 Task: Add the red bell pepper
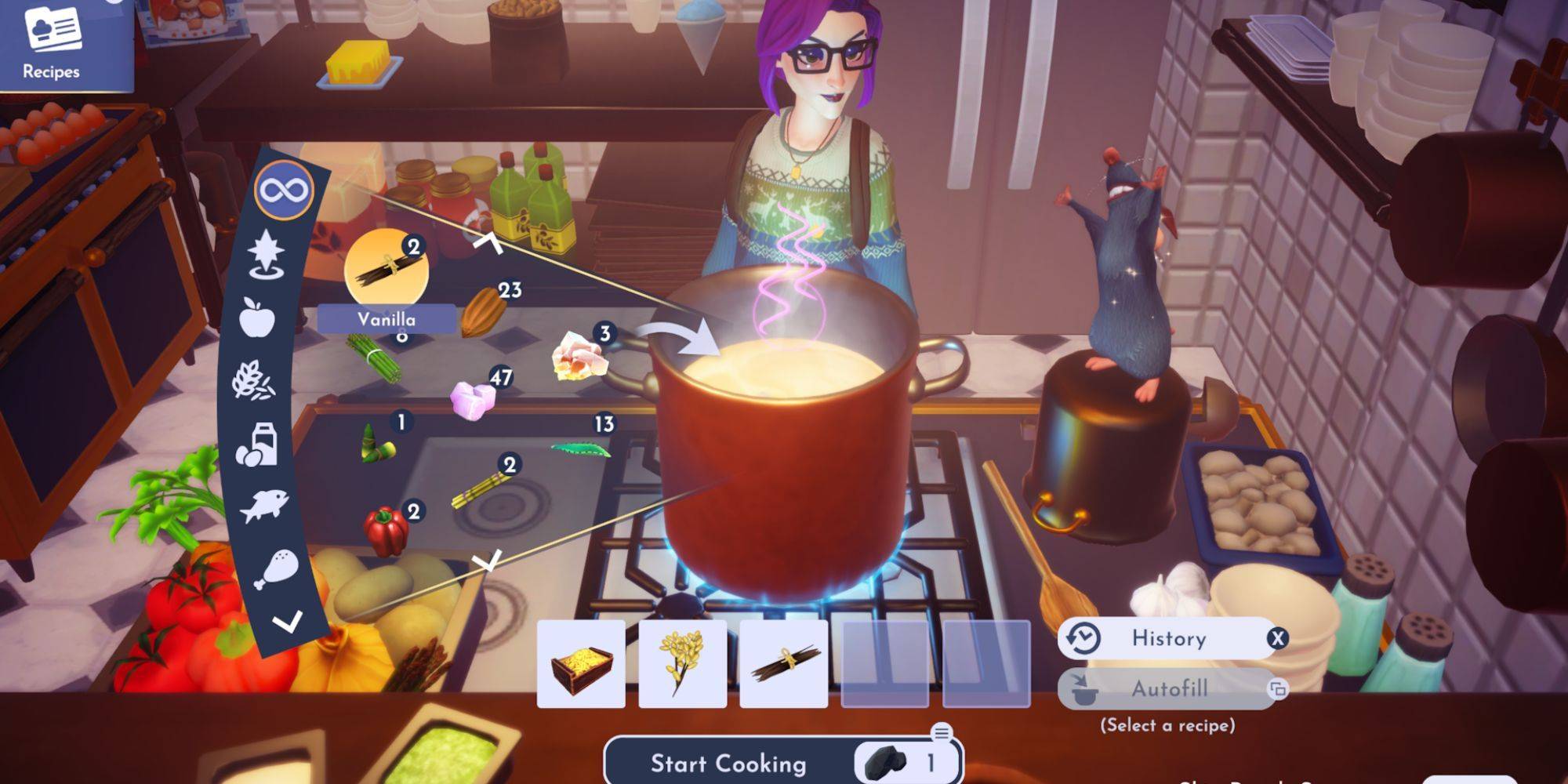click(387, 531)
